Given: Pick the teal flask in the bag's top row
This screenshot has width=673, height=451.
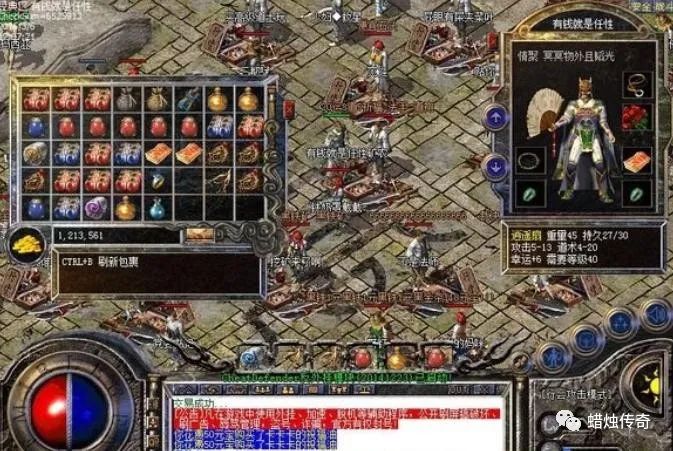Looking at the screenshot, I should coord(187,99).
